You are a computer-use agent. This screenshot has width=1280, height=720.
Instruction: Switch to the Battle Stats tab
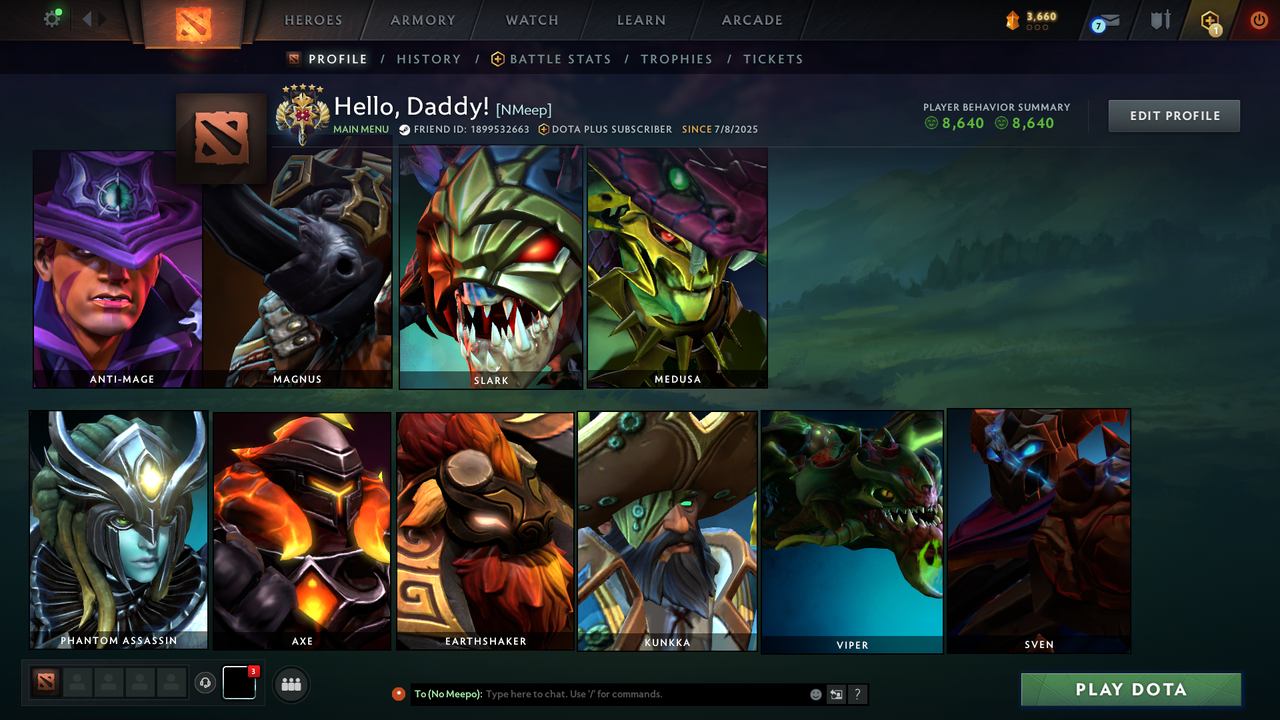[x=560, y=59]
